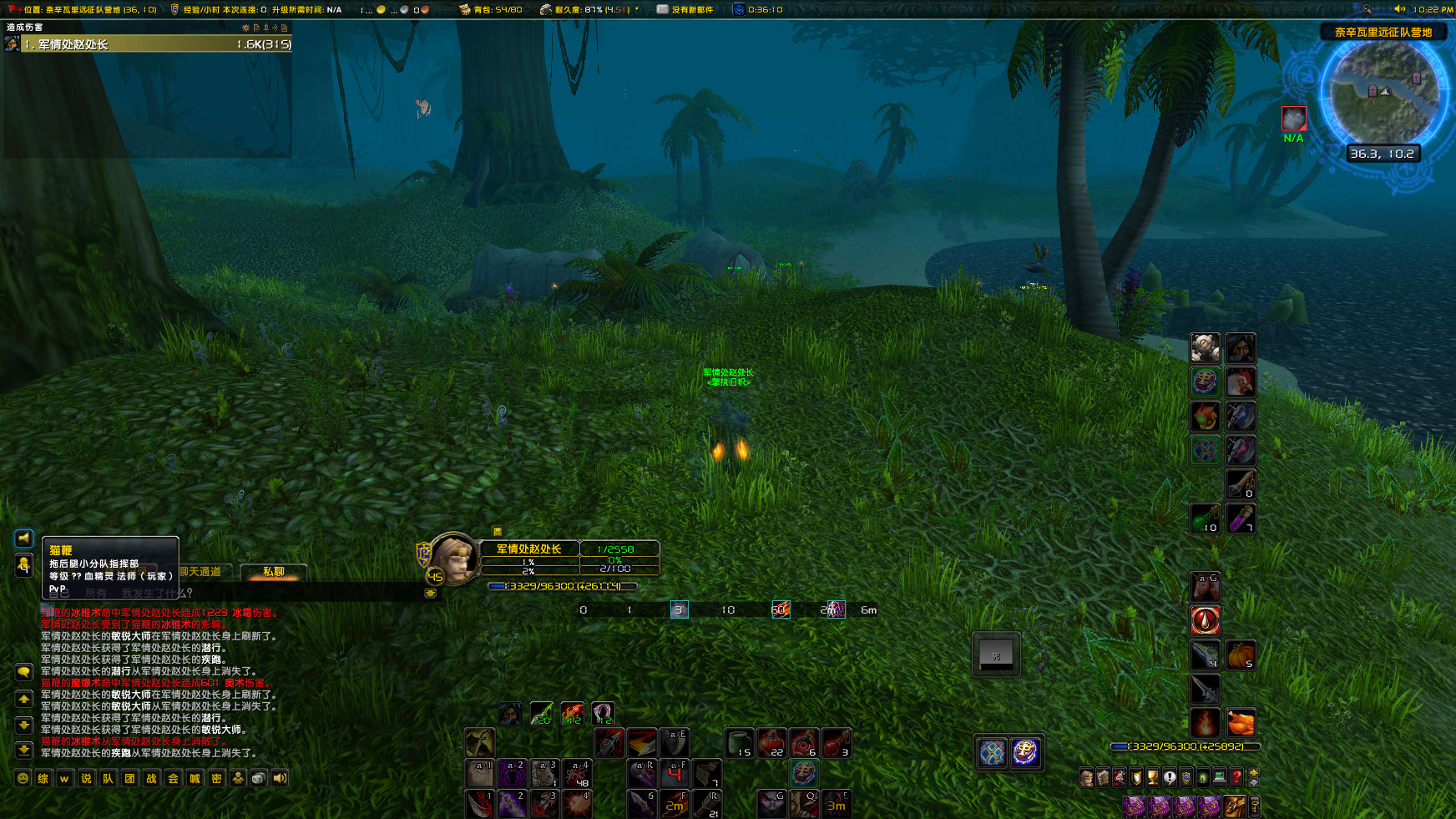Mute chat with the speaker icon
Image resolution: width=1456 pixels, height=819 pixels.
(278, 778)
